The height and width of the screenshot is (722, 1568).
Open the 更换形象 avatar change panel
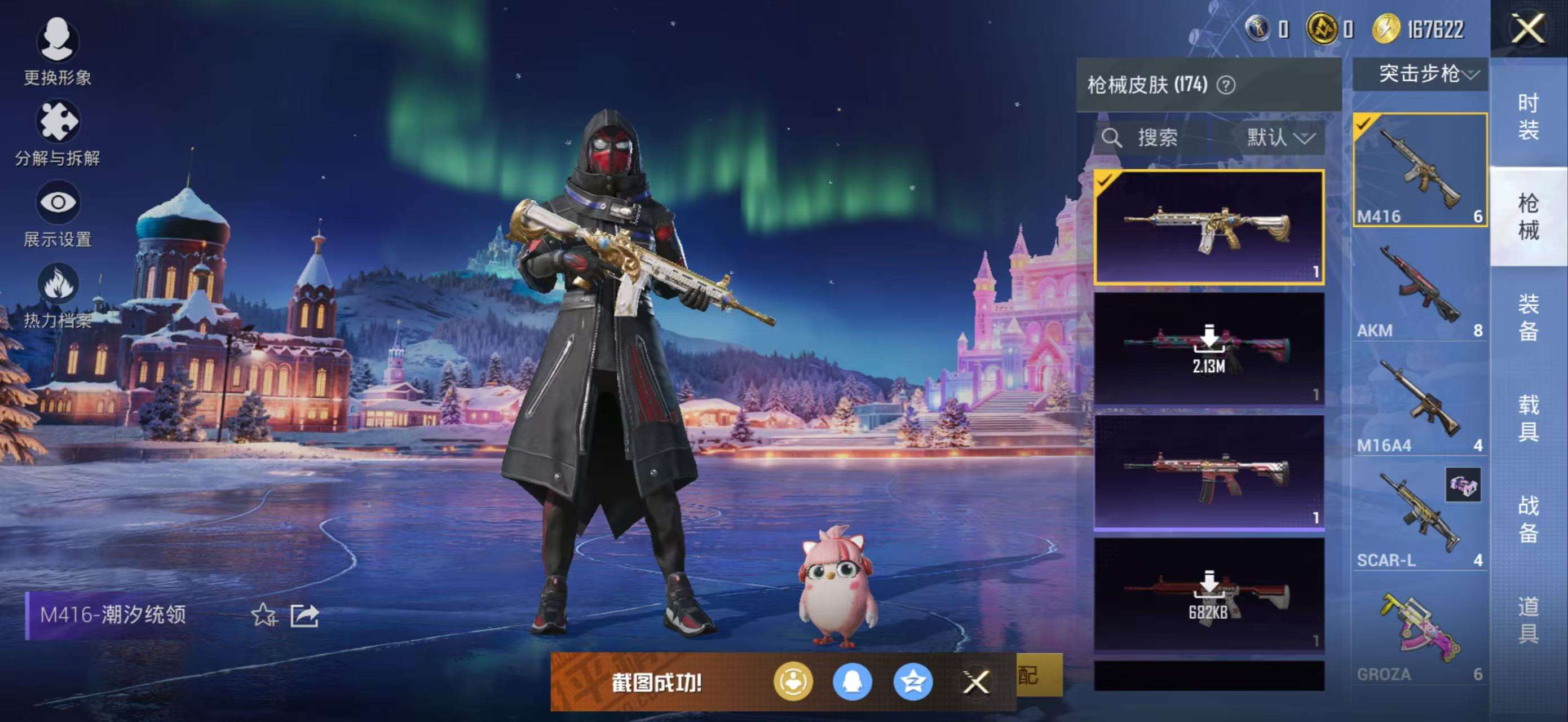tap(58, 52)
